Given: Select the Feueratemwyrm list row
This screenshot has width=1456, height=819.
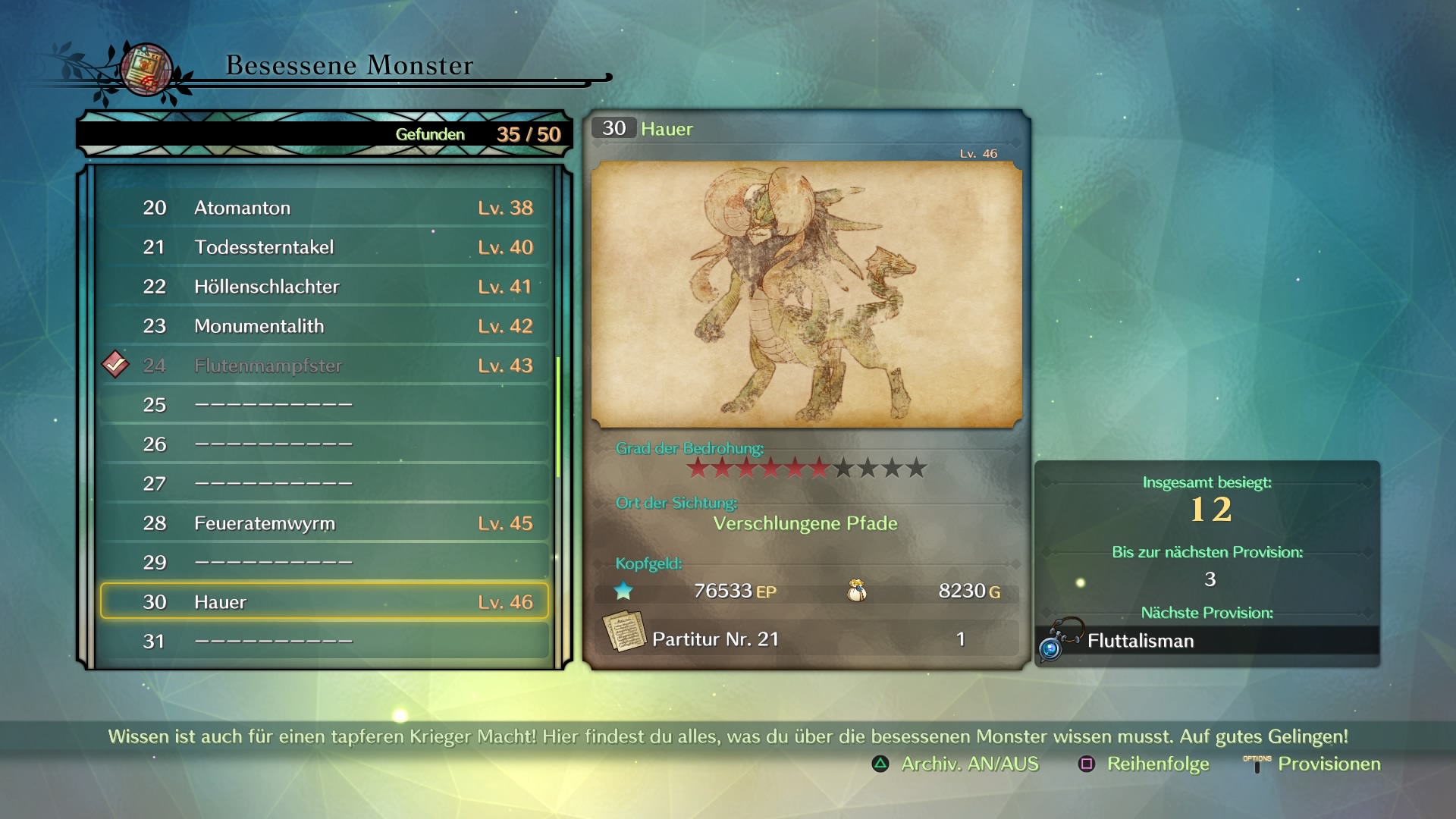Looking at the screenshot, I should coord(325,523).
